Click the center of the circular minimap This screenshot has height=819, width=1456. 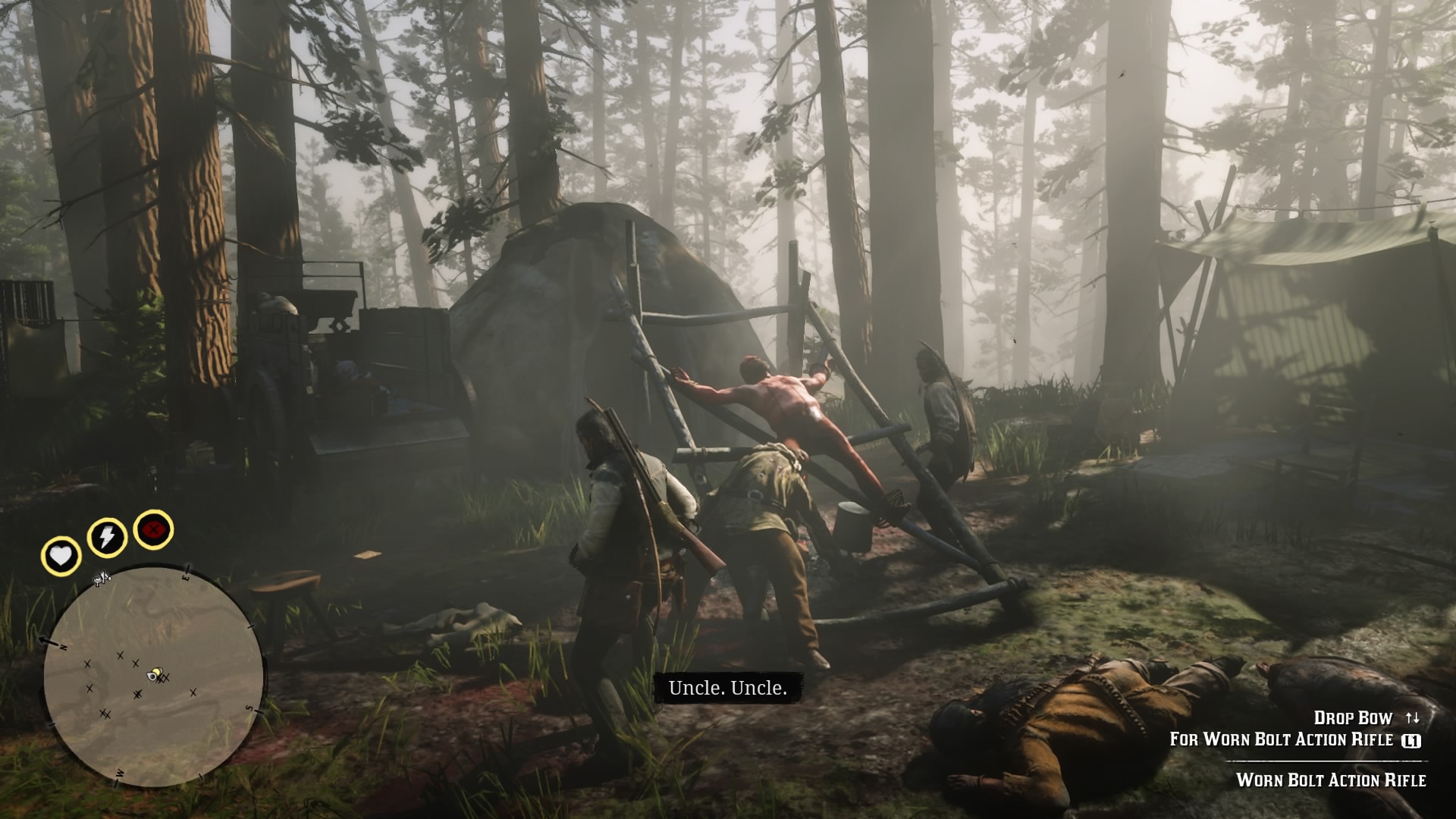155,675
